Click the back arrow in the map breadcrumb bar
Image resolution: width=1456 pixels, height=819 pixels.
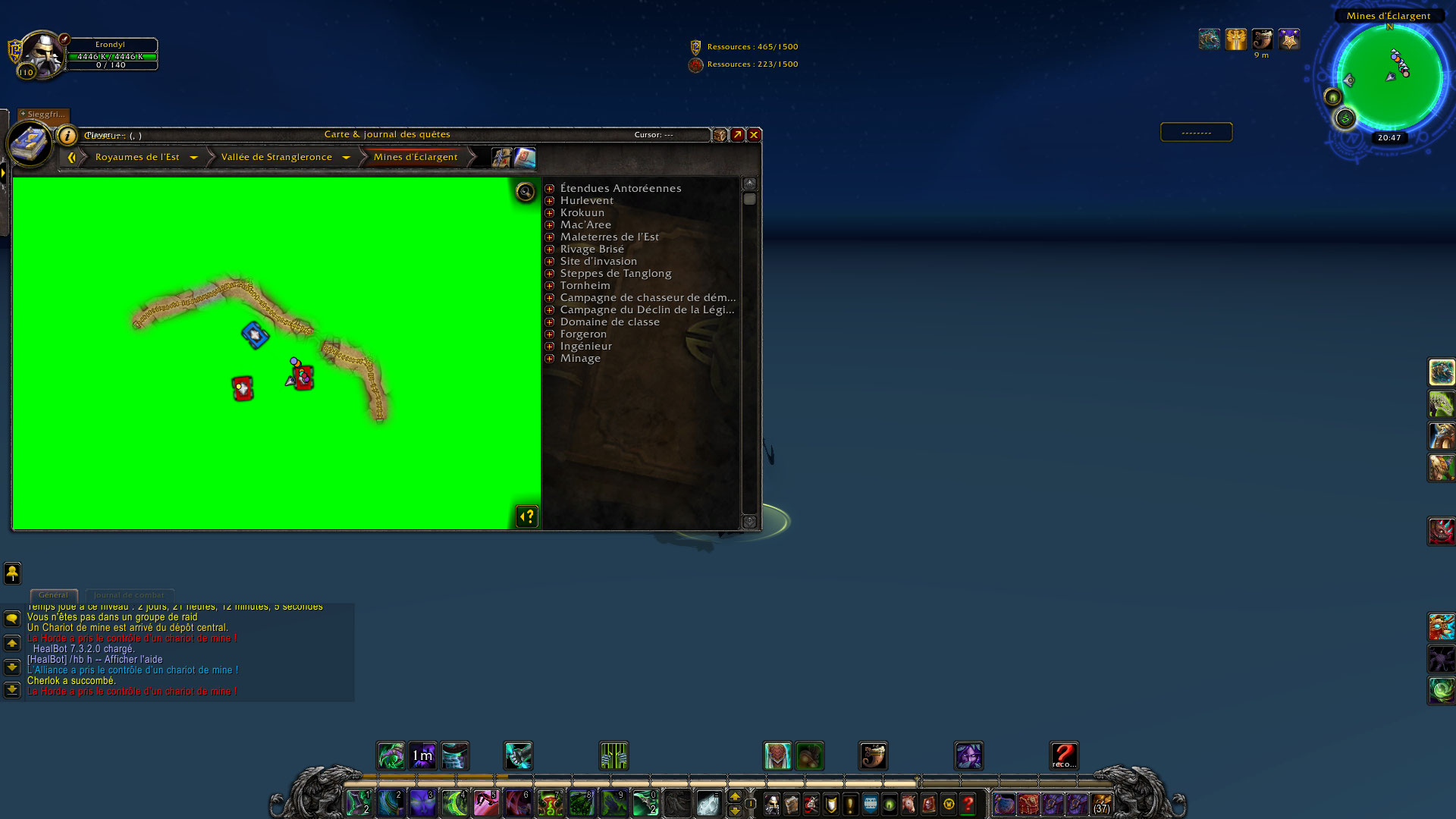tap(73, 156)
